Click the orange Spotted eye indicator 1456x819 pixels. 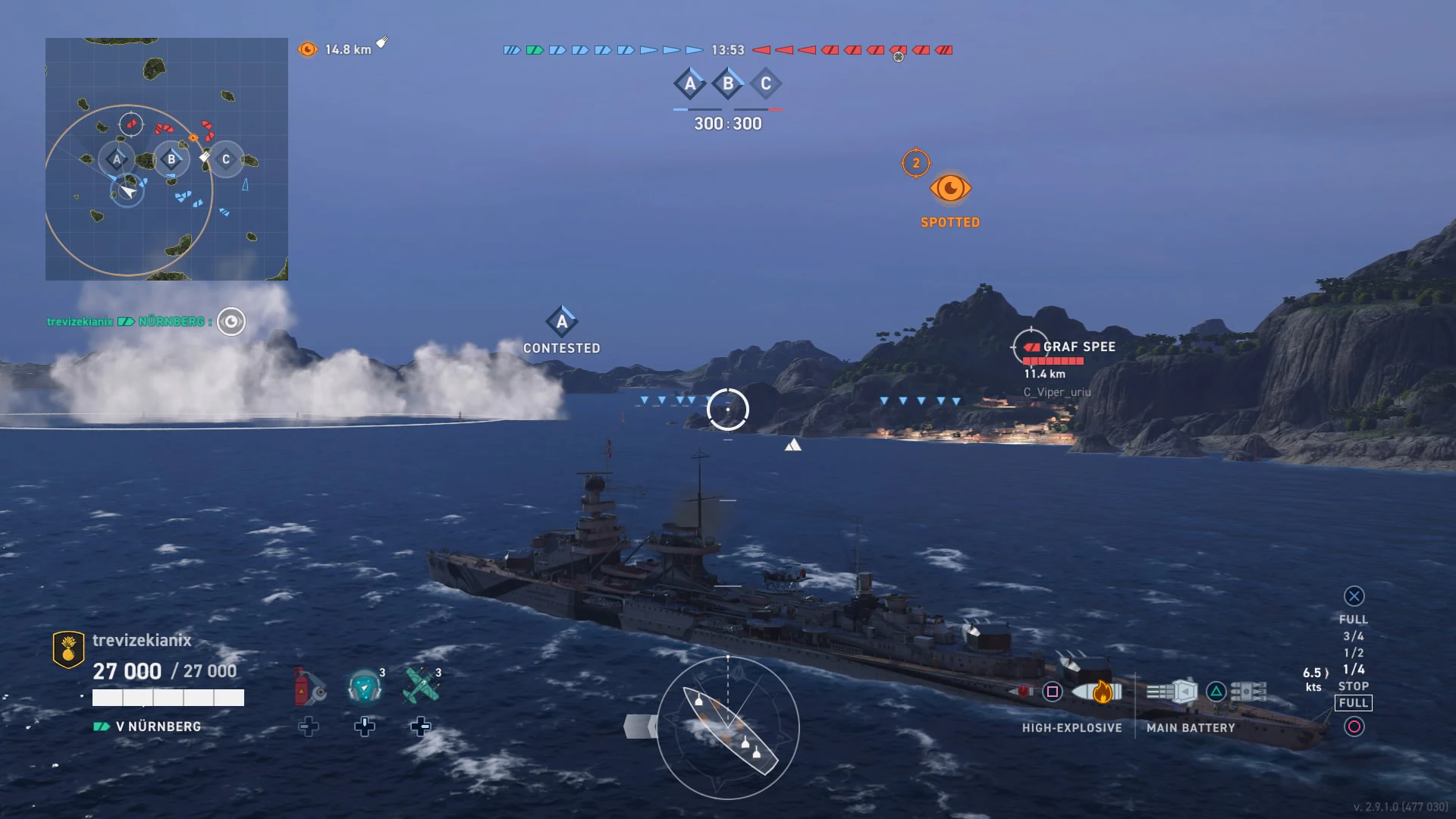(x=950, y=188)
